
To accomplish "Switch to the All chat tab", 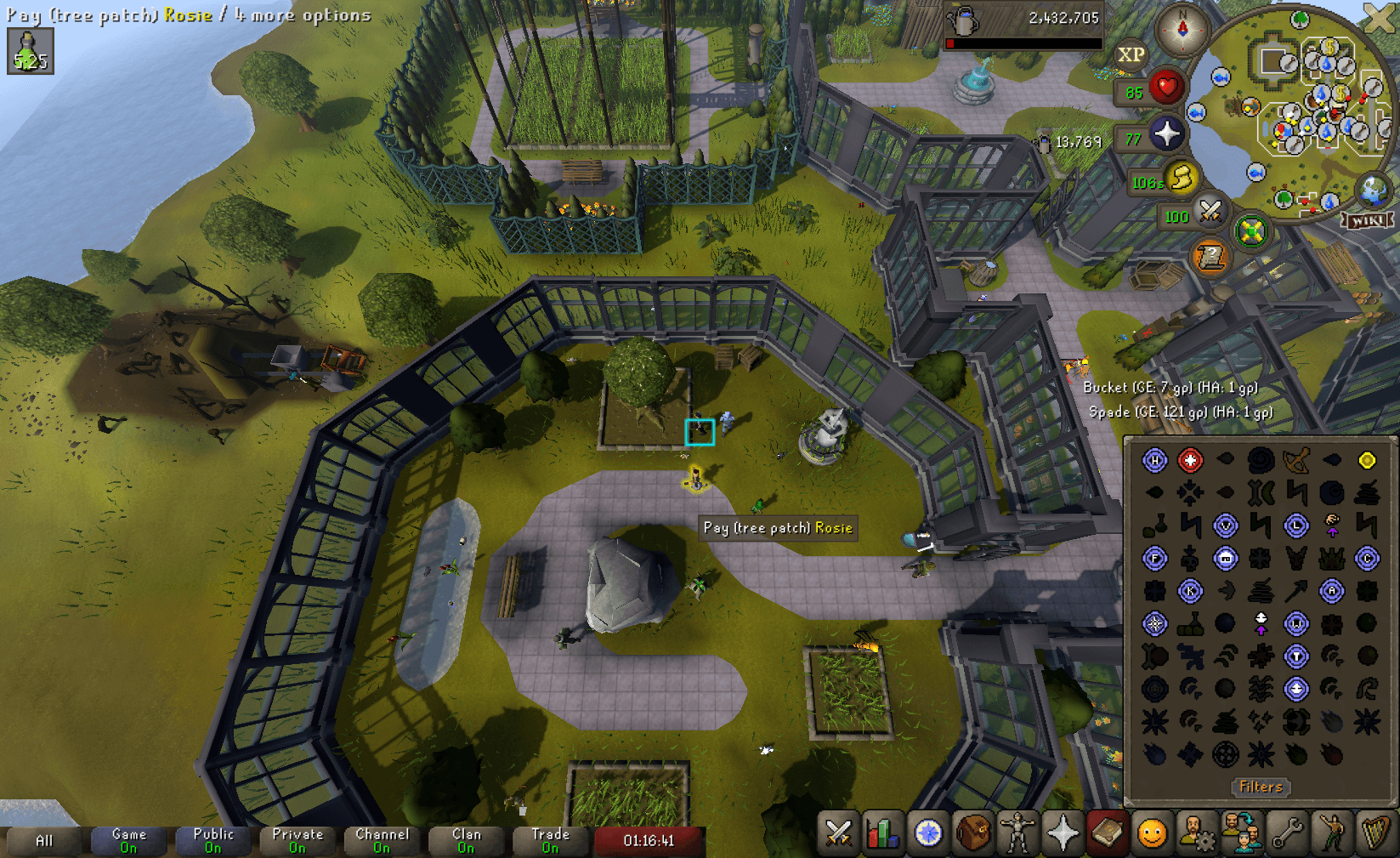I will 44,840.
